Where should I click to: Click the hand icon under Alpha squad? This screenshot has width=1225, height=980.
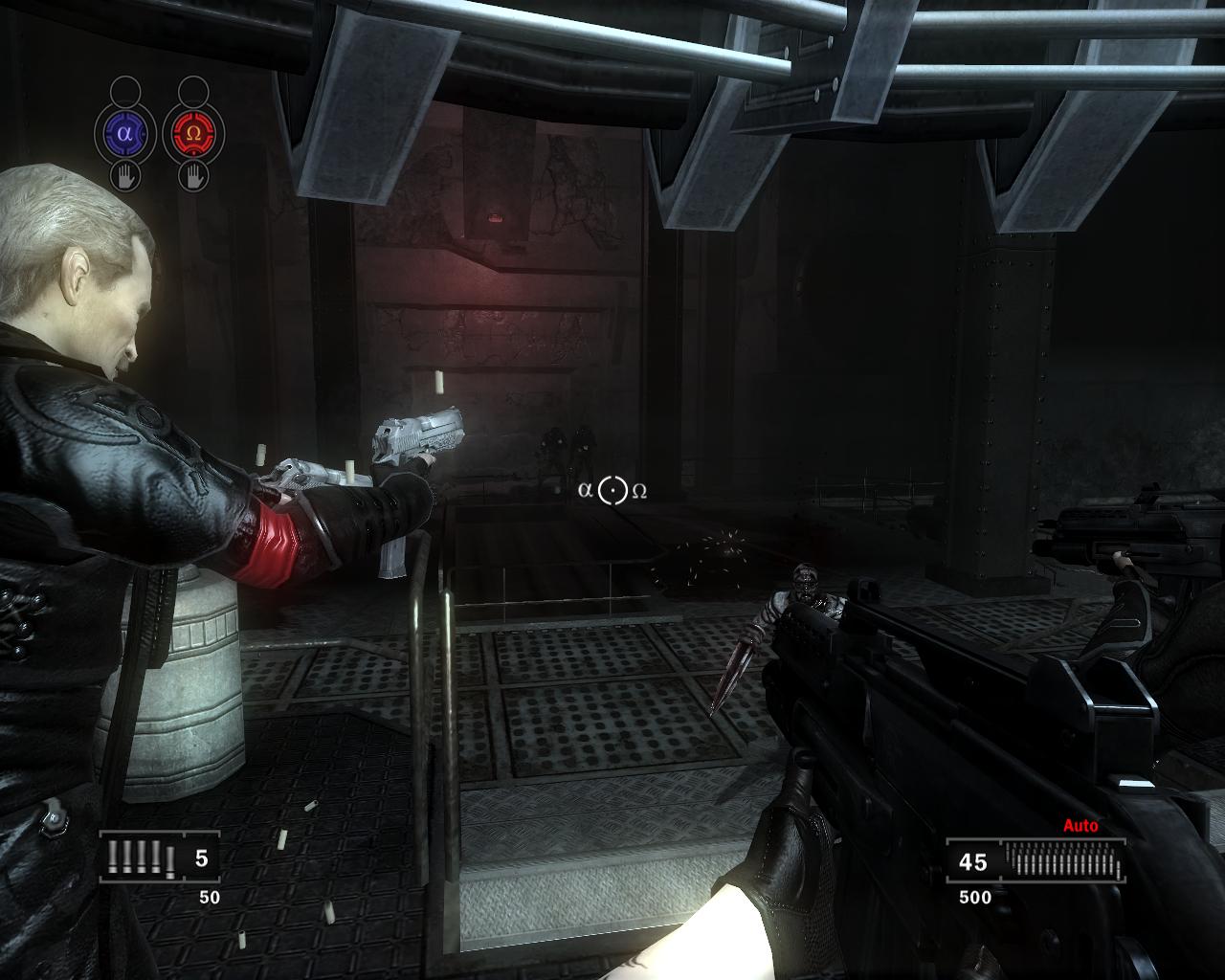pyautogui.click(x=124, y=176)
